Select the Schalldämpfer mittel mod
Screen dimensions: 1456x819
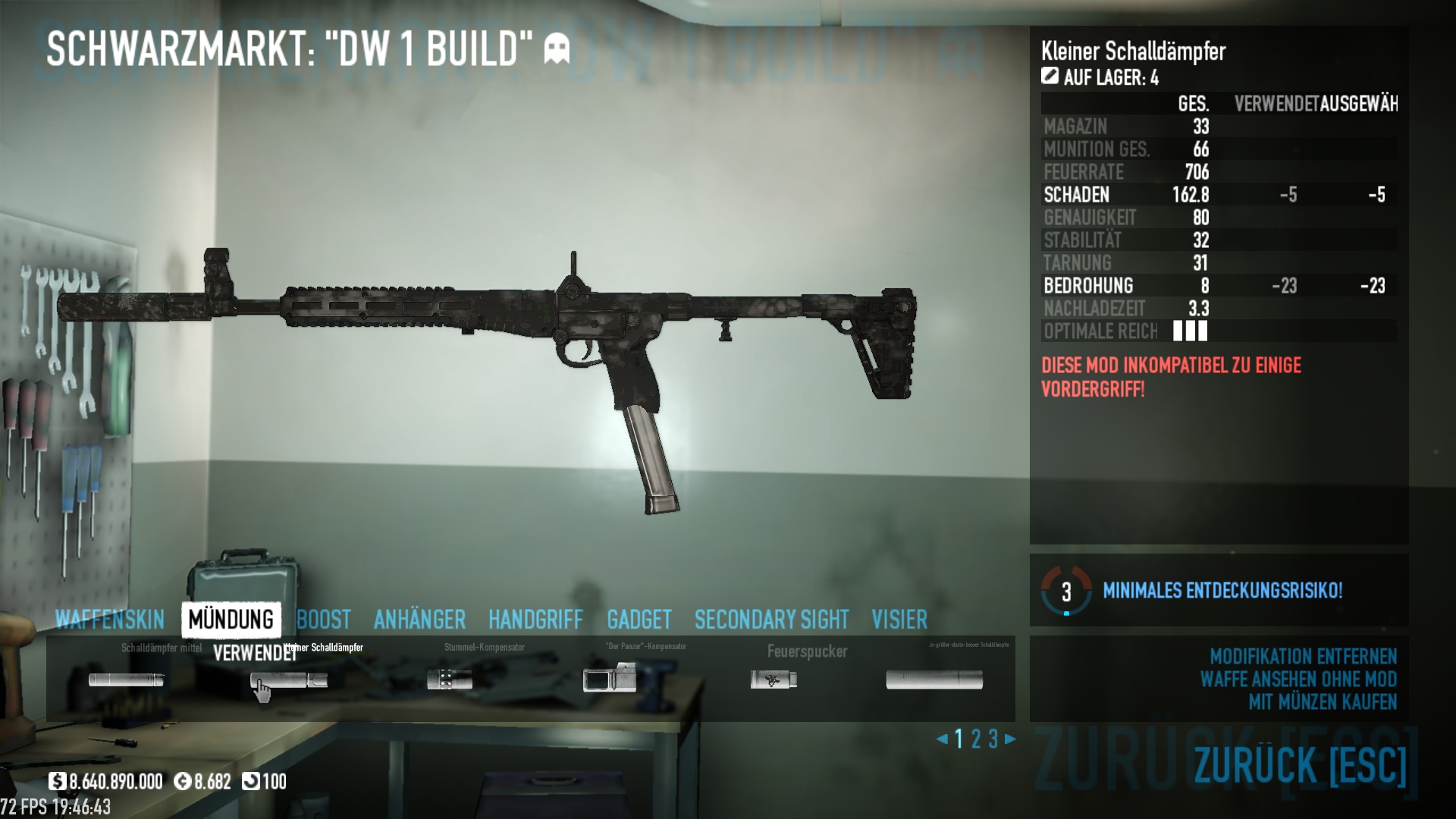[x=126, y=679]
